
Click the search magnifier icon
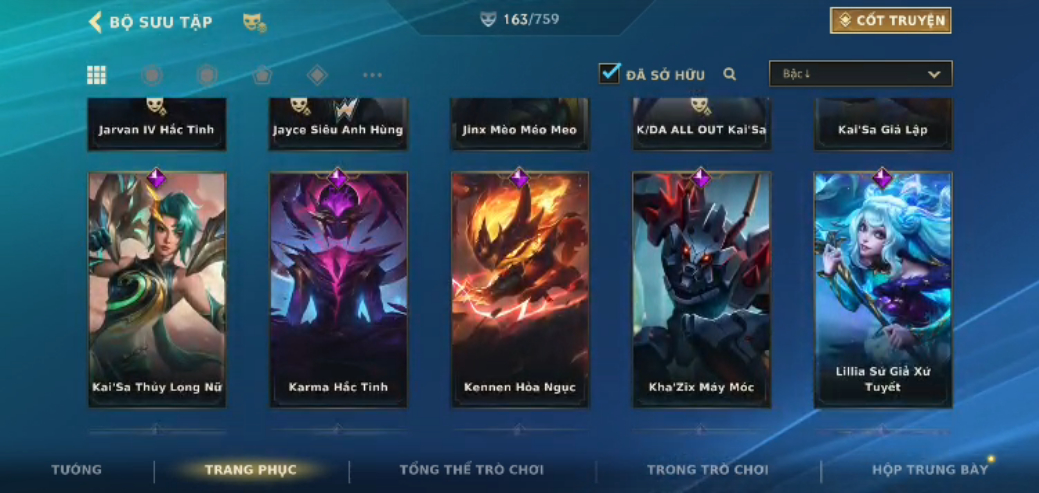pos(730,74)
